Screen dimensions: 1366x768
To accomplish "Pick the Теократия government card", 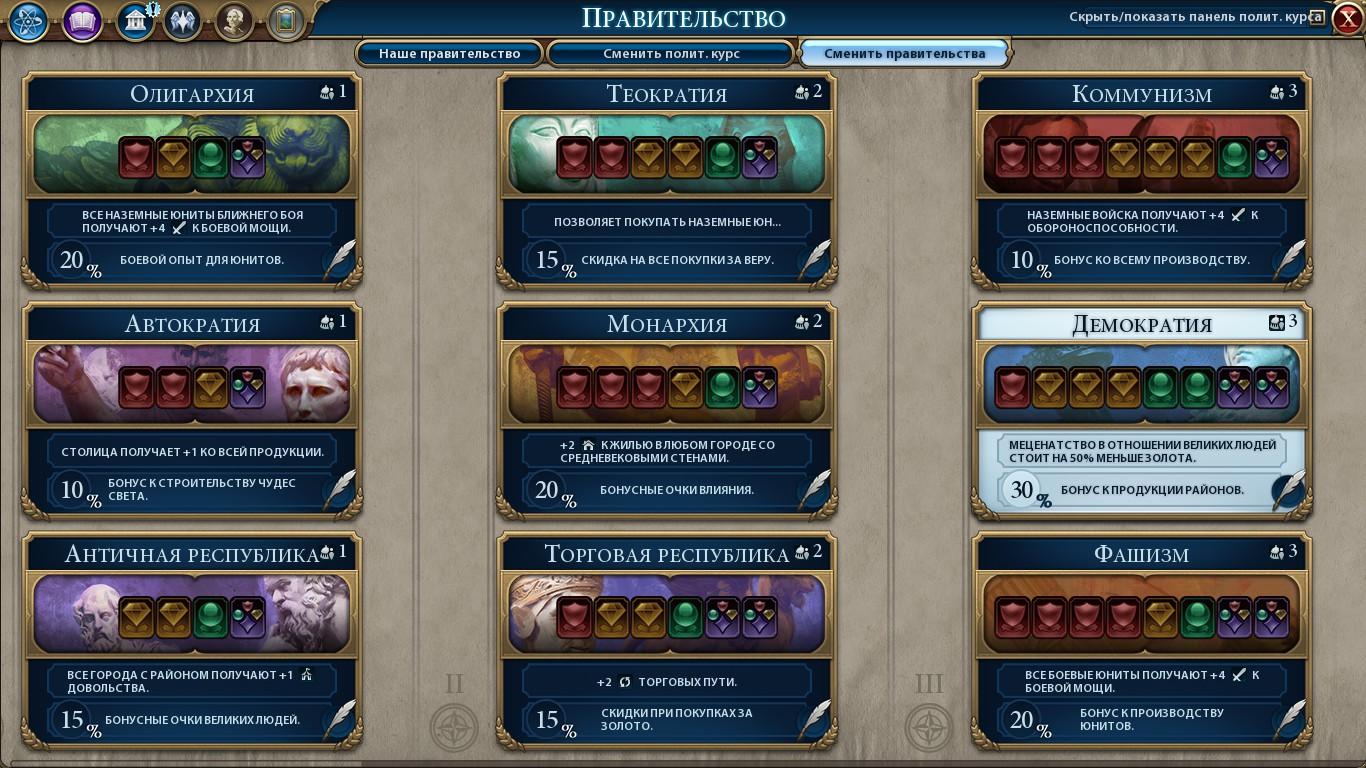I will 667,180.
